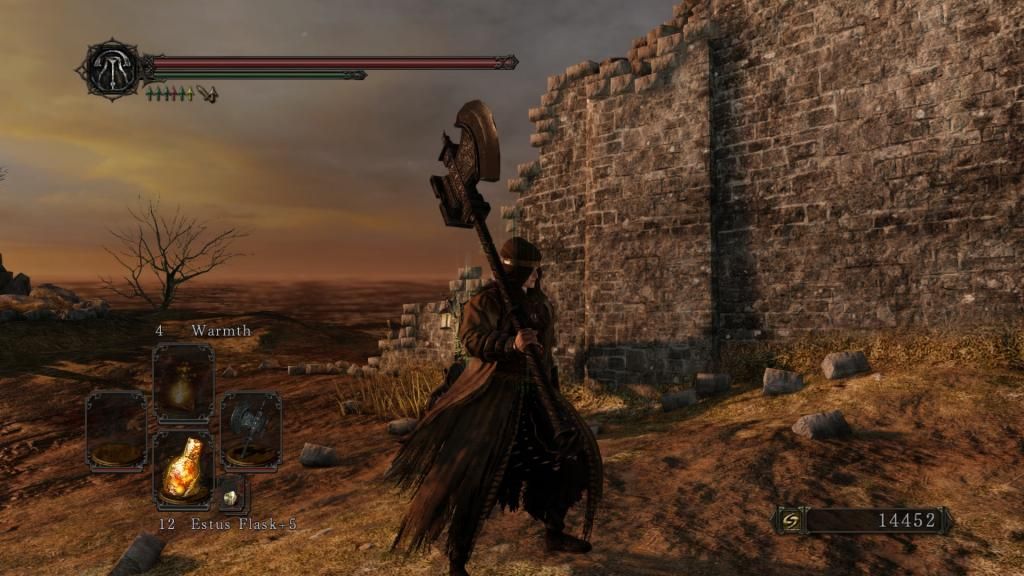Click the souls emblem icon beside 14452
1024x576 pixels.
tap(790, 520)
